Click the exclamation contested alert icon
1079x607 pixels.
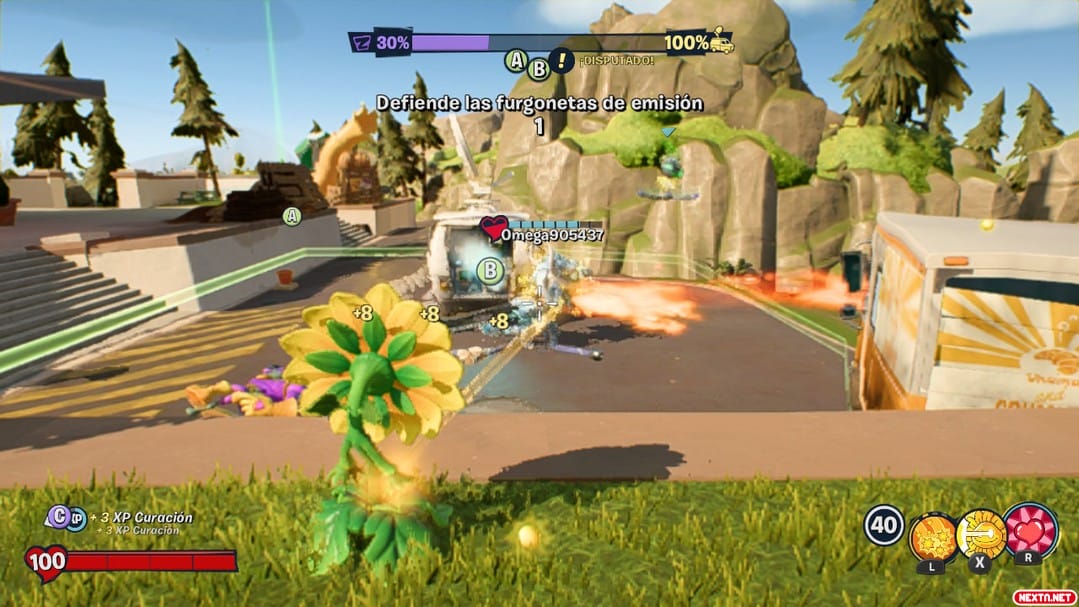[x=563, y=61]
